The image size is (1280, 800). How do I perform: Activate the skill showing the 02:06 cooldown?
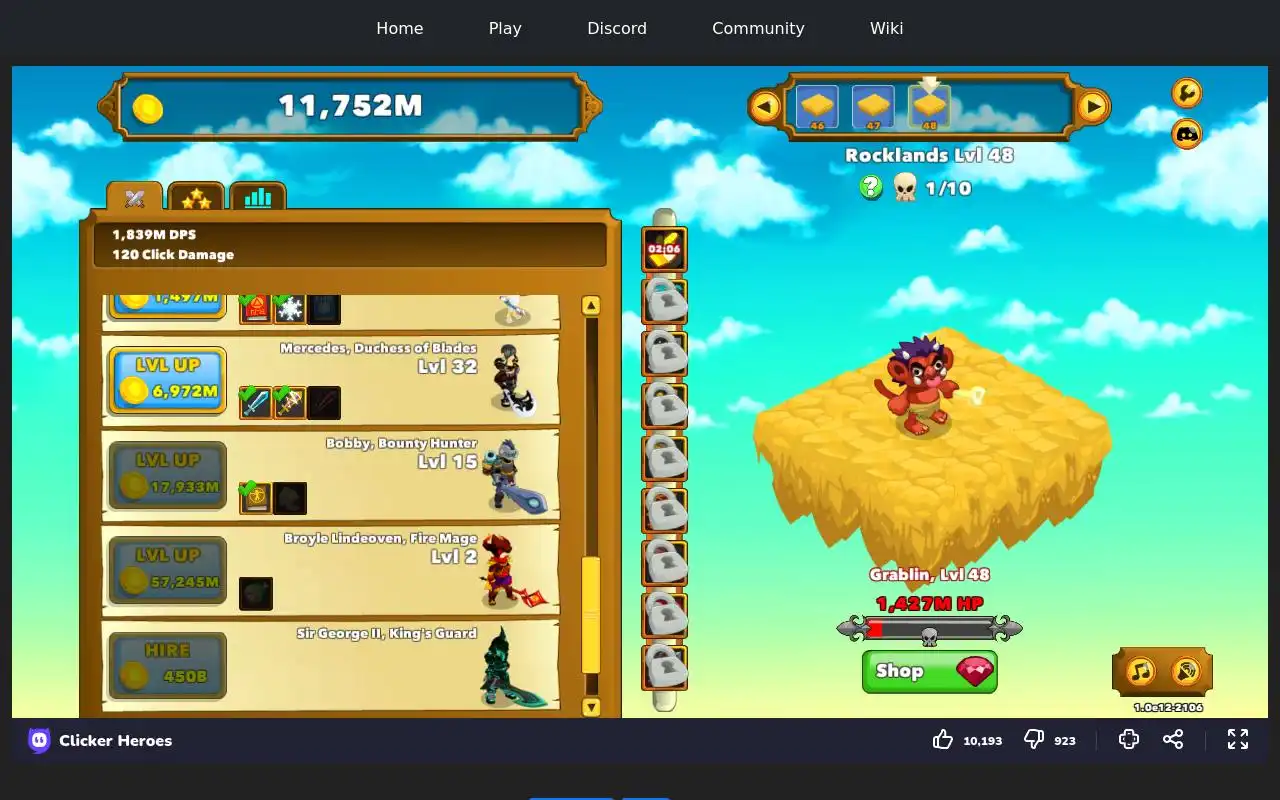coord(664,249)
